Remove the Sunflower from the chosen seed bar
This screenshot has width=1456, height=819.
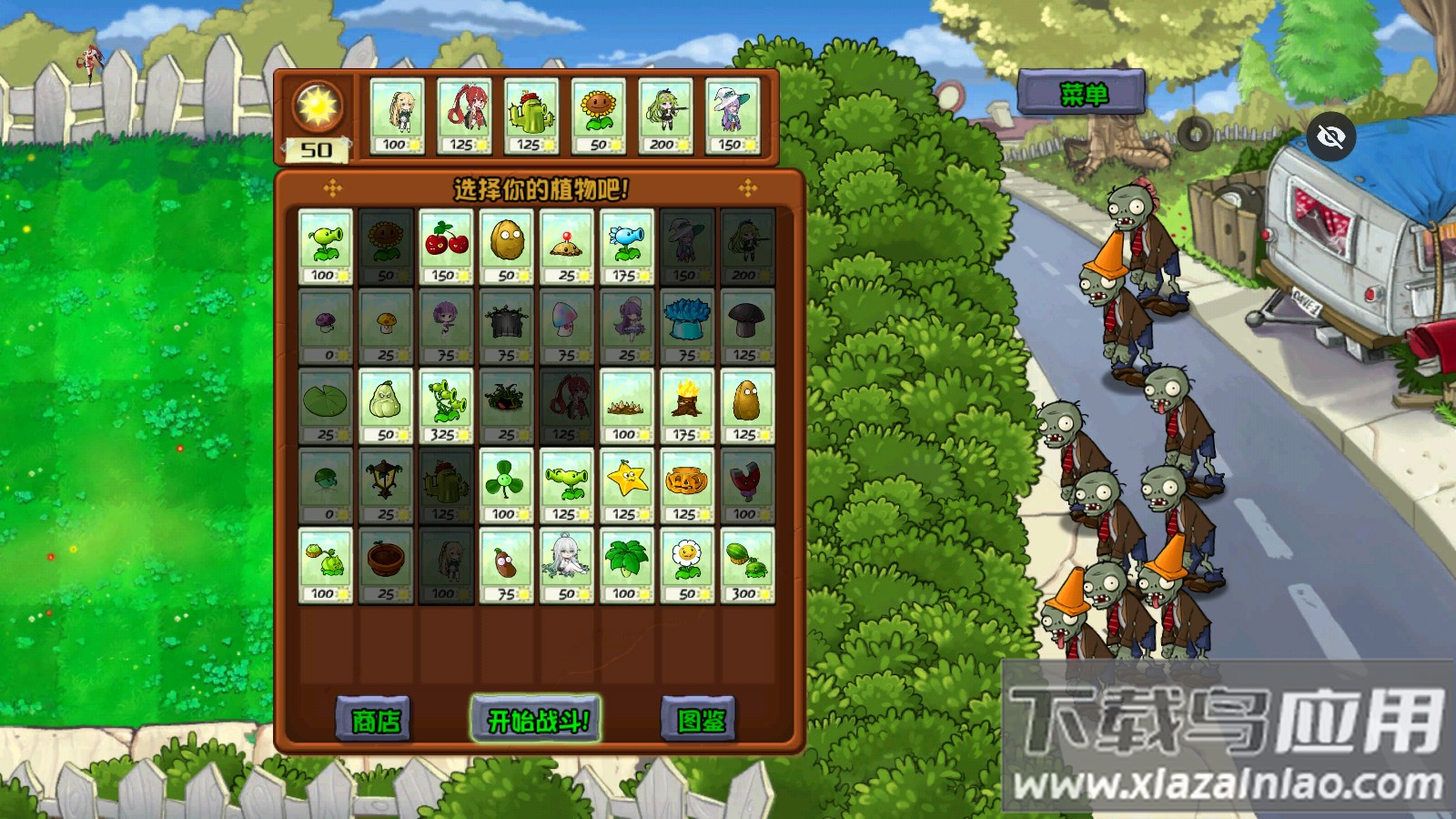598,116
